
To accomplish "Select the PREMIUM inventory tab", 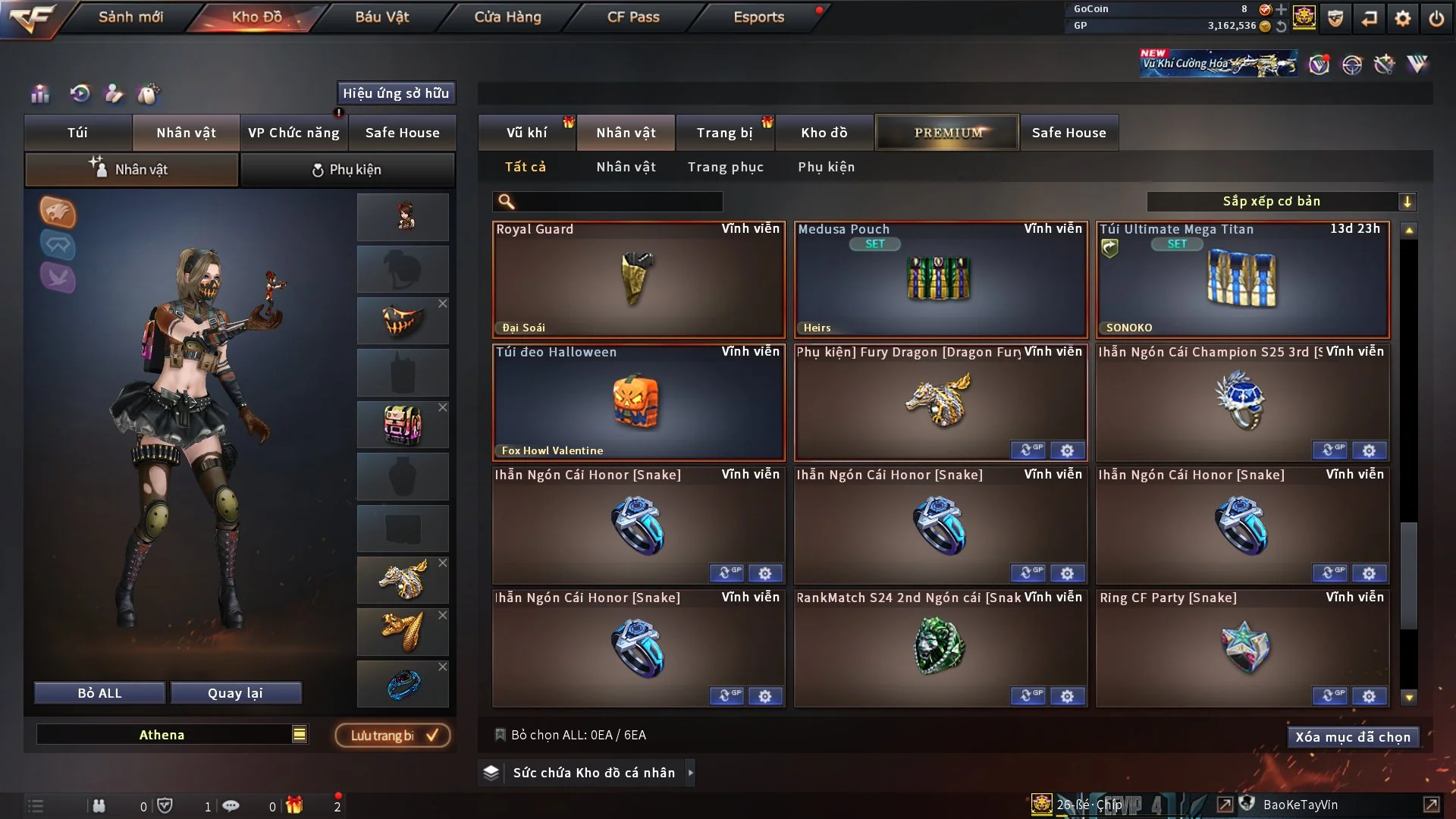I will pyautogui.click(x=947, y=133).
